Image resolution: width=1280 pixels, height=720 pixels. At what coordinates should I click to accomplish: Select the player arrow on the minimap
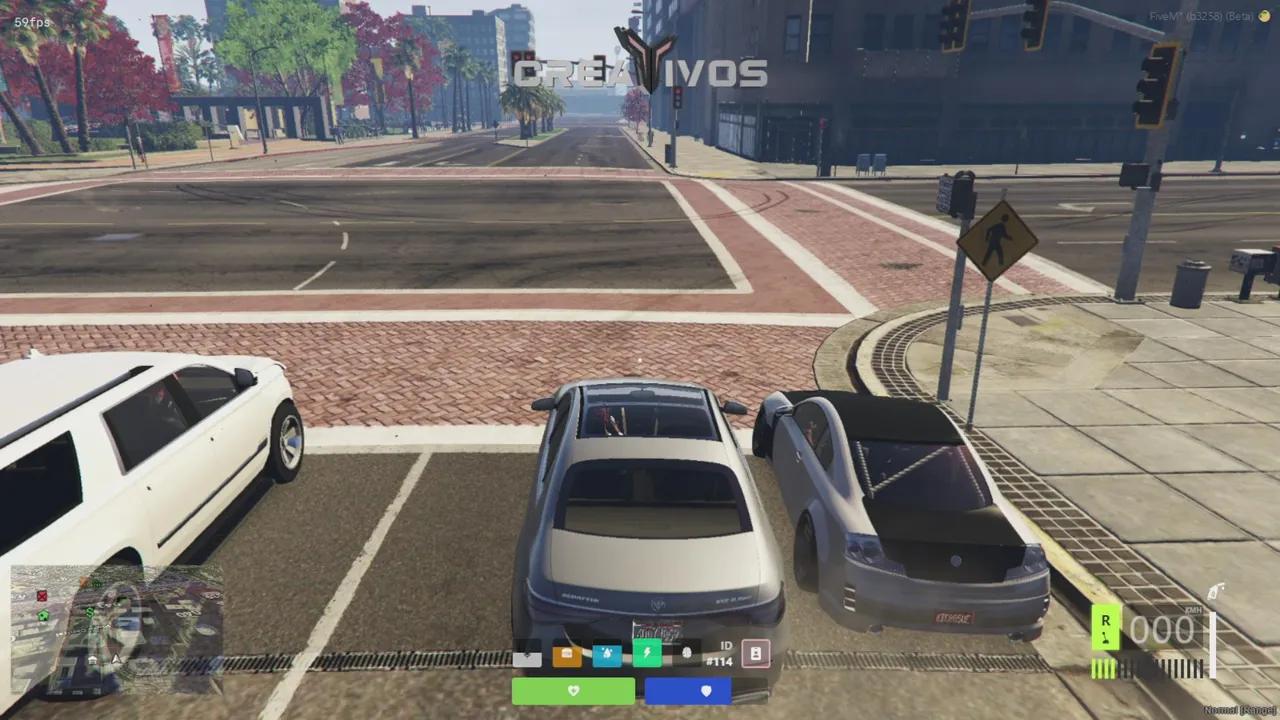[117, 659]
